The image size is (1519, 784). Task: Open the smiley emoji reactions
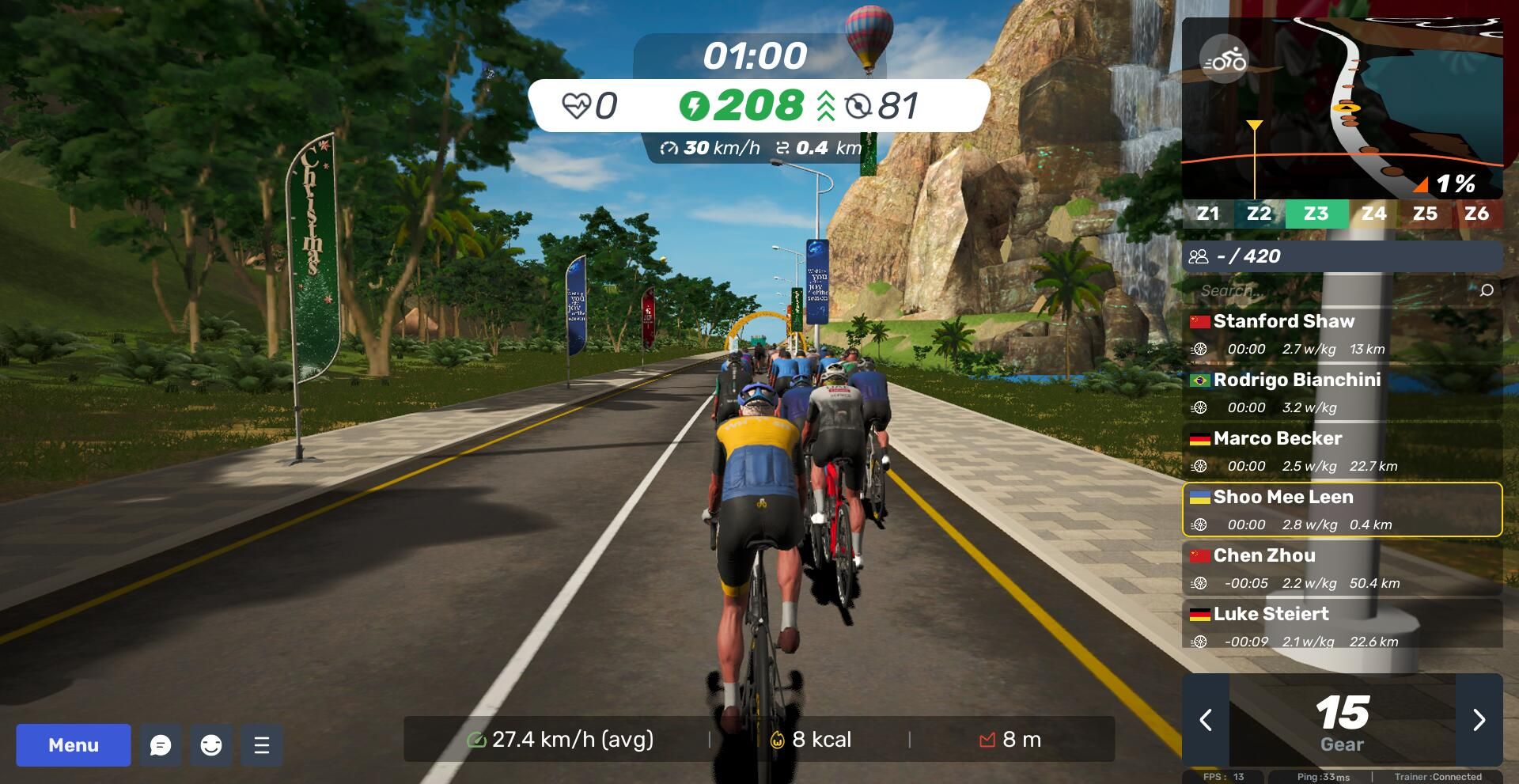pos(211,744)
